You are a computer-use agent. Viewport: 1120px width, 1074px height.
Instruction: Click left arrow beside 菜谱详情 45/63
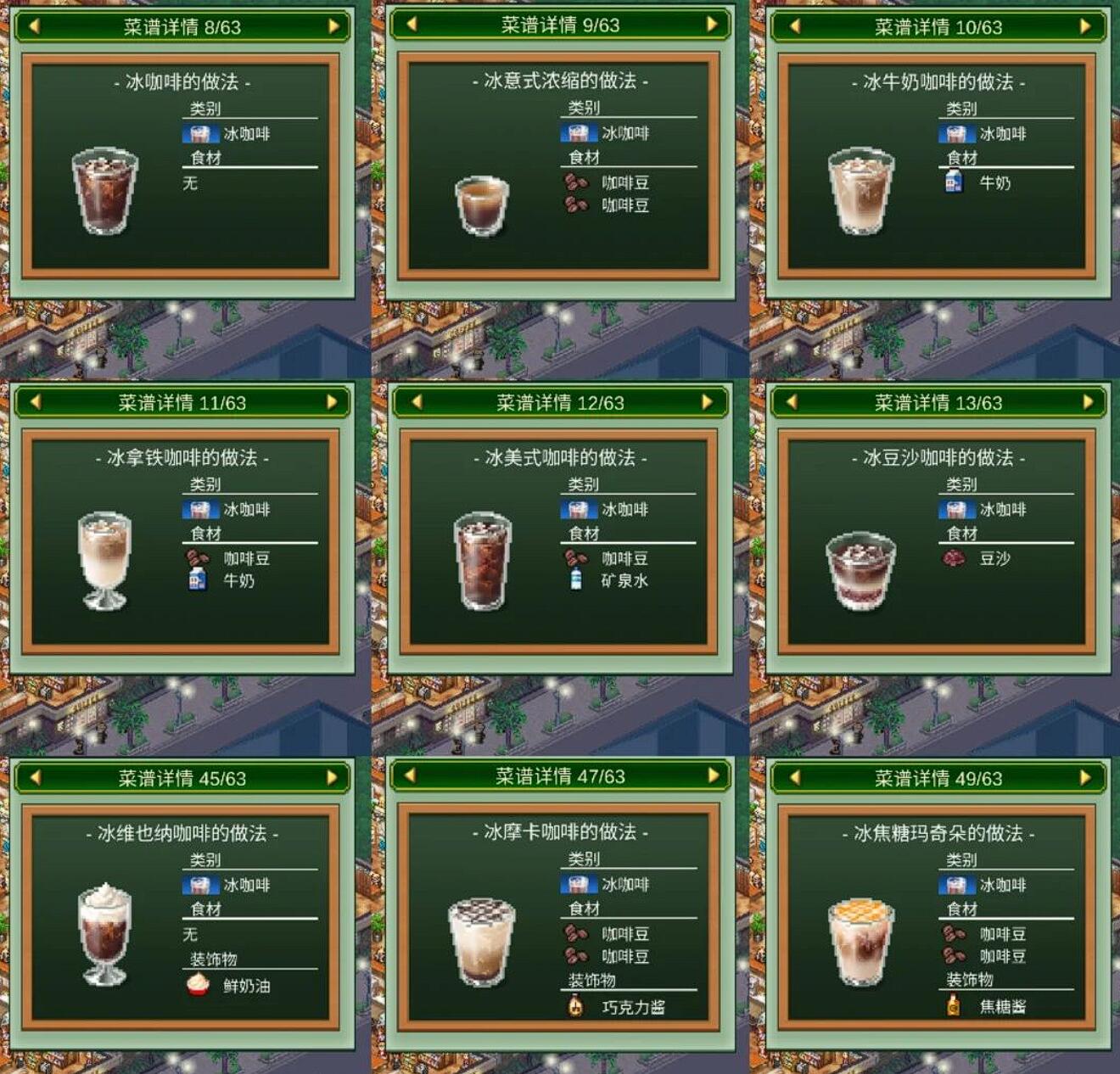(36, 777)
